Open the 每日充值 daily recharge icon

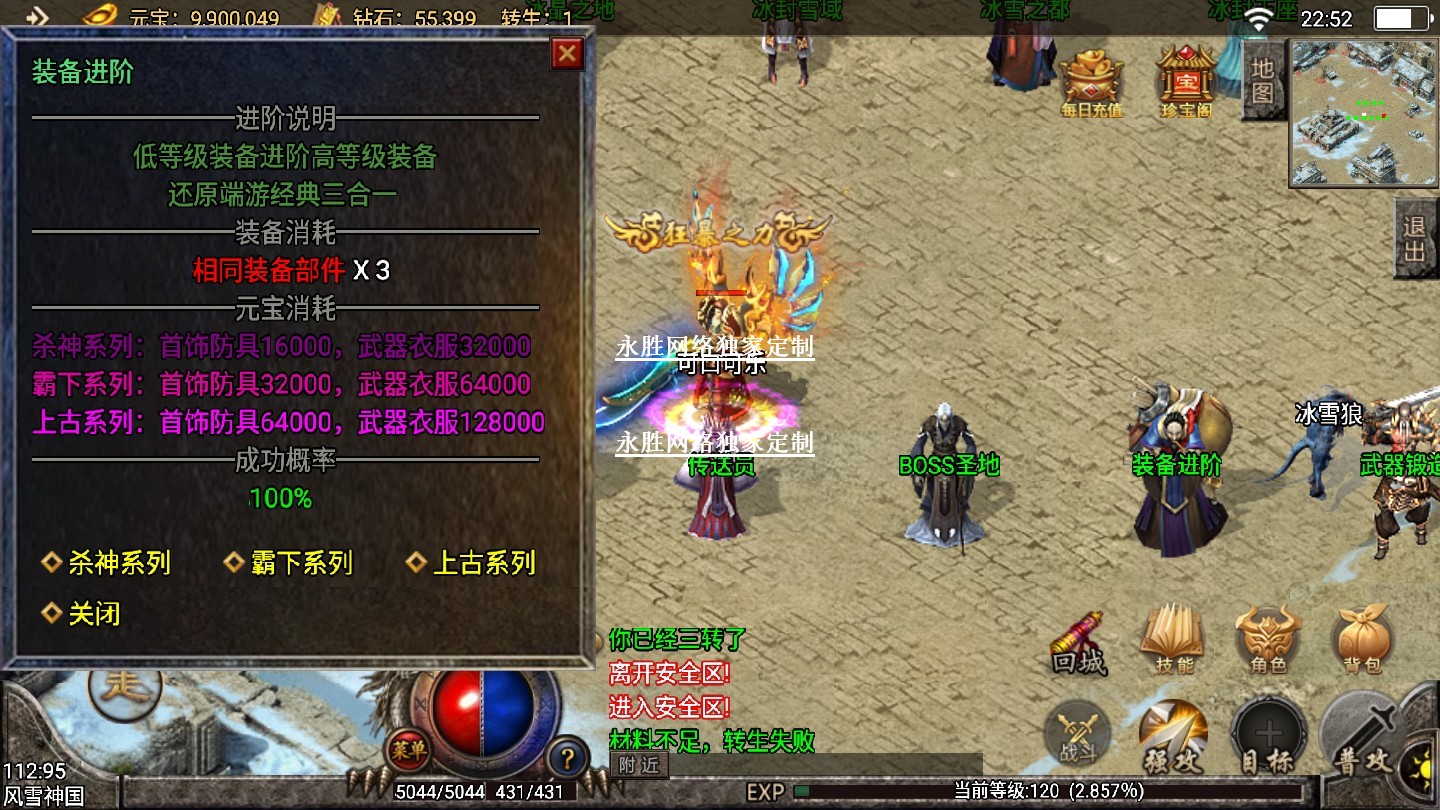pyautogui.click(x=1091, y=81)
